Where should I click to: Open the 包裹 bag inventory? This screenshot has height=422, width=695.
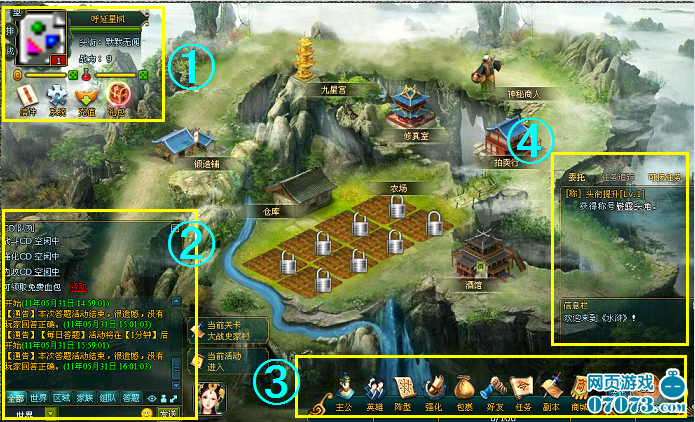click(465, 390)
